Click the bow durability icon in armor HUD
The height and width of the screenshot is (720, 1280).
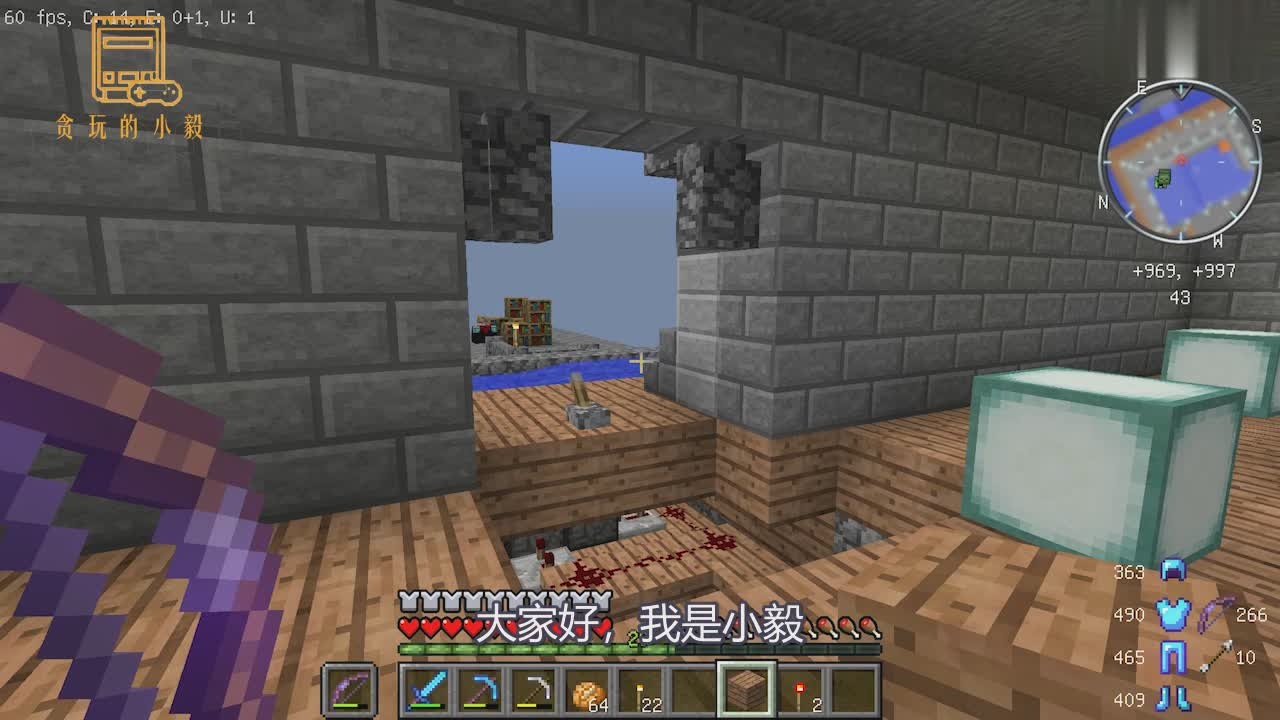point(1216,614)
